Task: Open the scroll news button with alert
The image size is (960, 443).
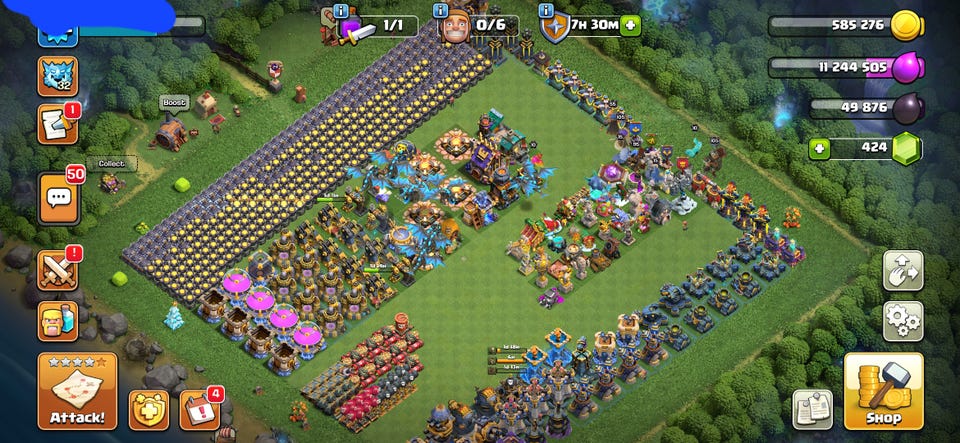Action: (x=57, y=124)
